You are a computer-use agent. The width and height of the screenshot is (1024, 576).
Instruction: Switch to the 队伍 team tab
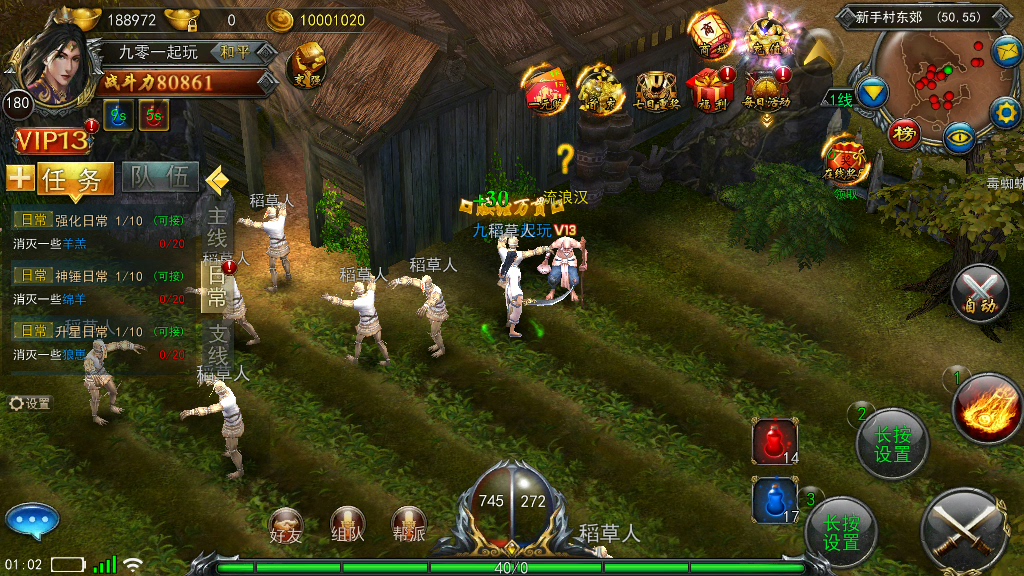point(160,178)
